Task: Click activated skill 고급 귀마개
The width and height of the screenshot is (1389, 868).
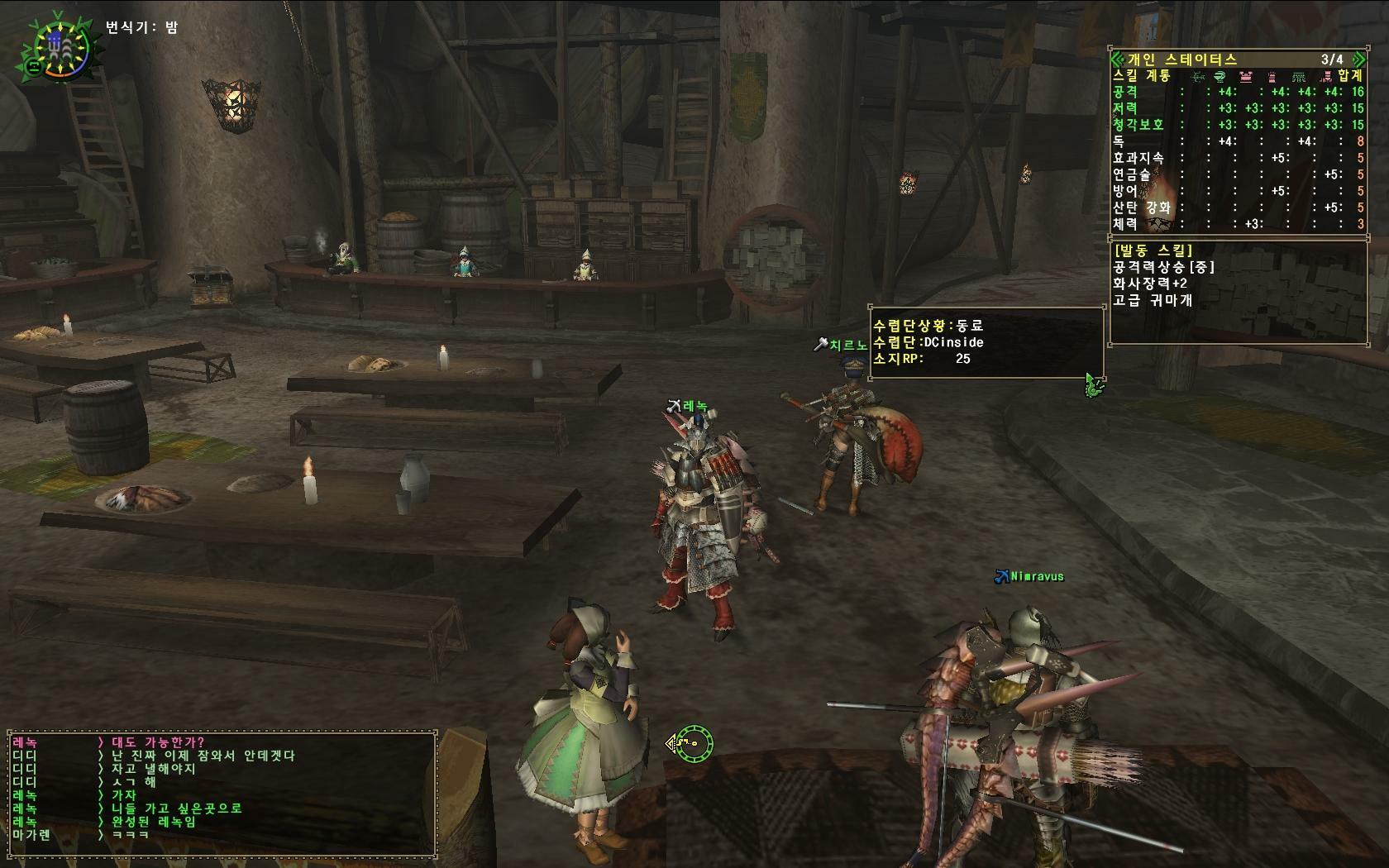Action: (x=1152, y=300)
